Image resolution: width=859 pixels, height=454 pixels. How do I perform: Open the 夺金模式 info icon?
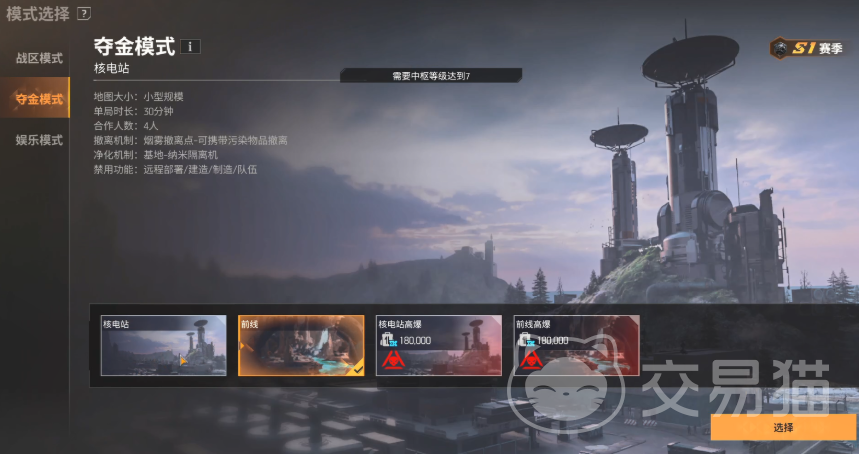coord(191,46)
